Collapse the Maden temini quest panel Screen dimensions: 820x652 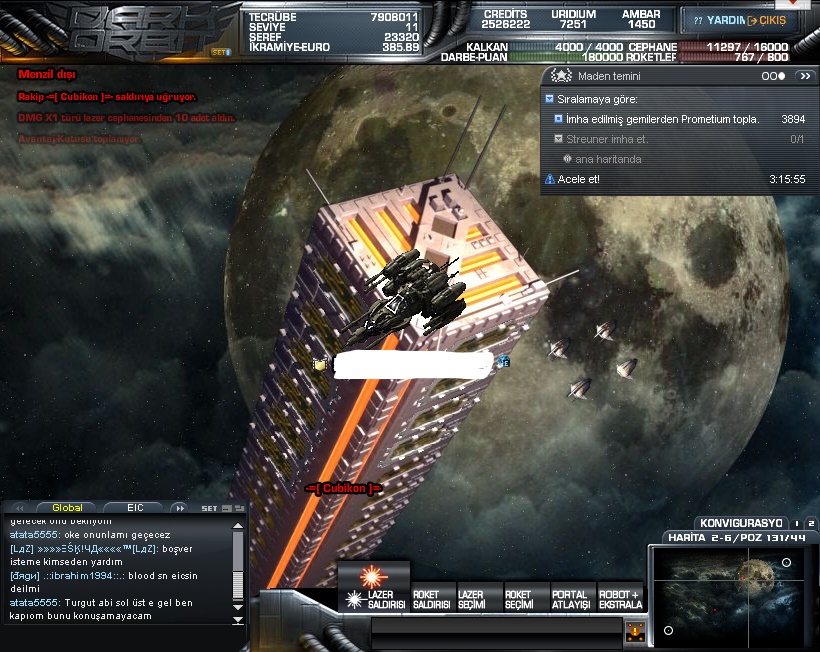[805, 76]
